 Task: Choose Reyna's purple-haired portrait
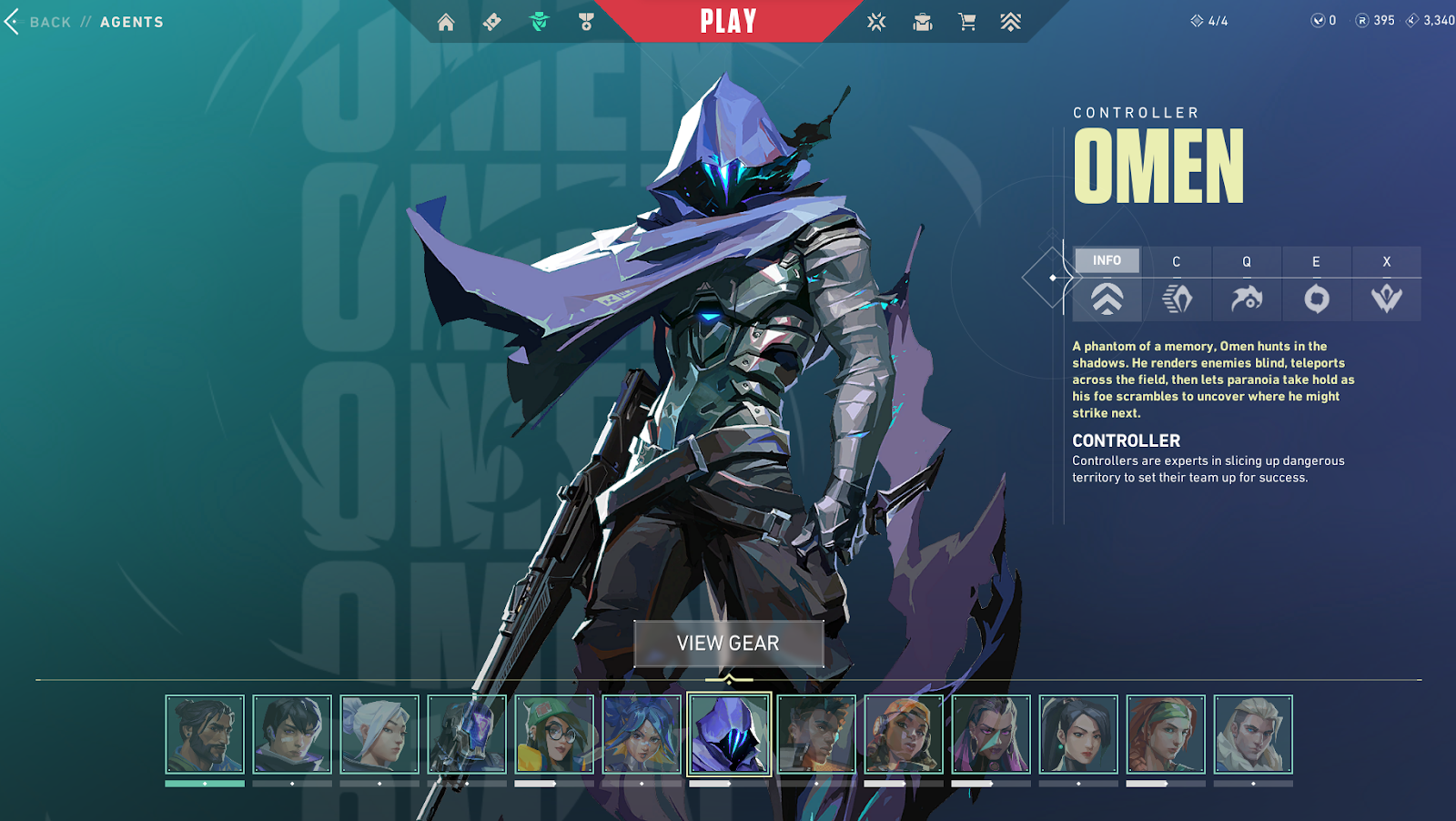991,735
